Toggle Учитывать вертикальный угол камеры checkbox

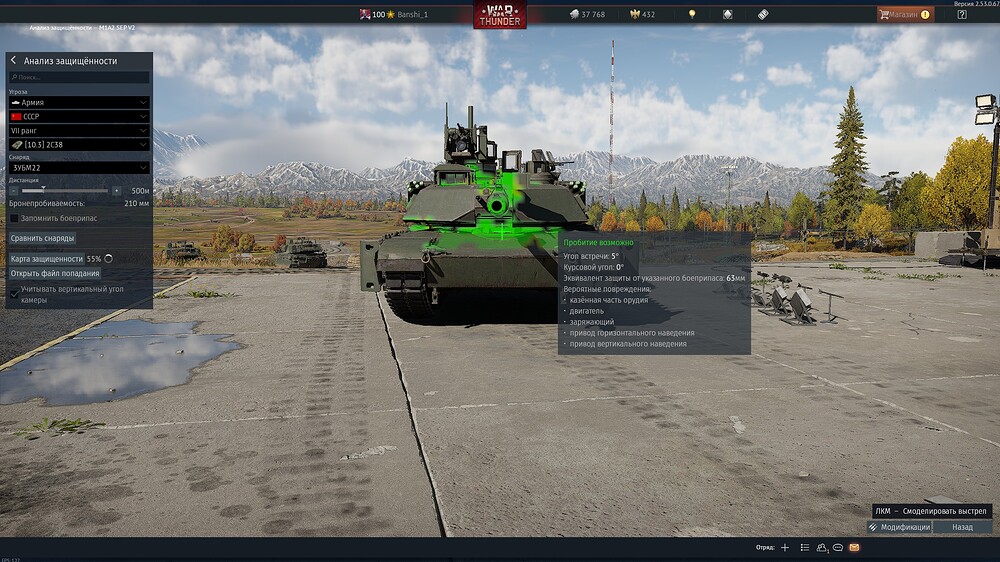[x=14, y=294]
